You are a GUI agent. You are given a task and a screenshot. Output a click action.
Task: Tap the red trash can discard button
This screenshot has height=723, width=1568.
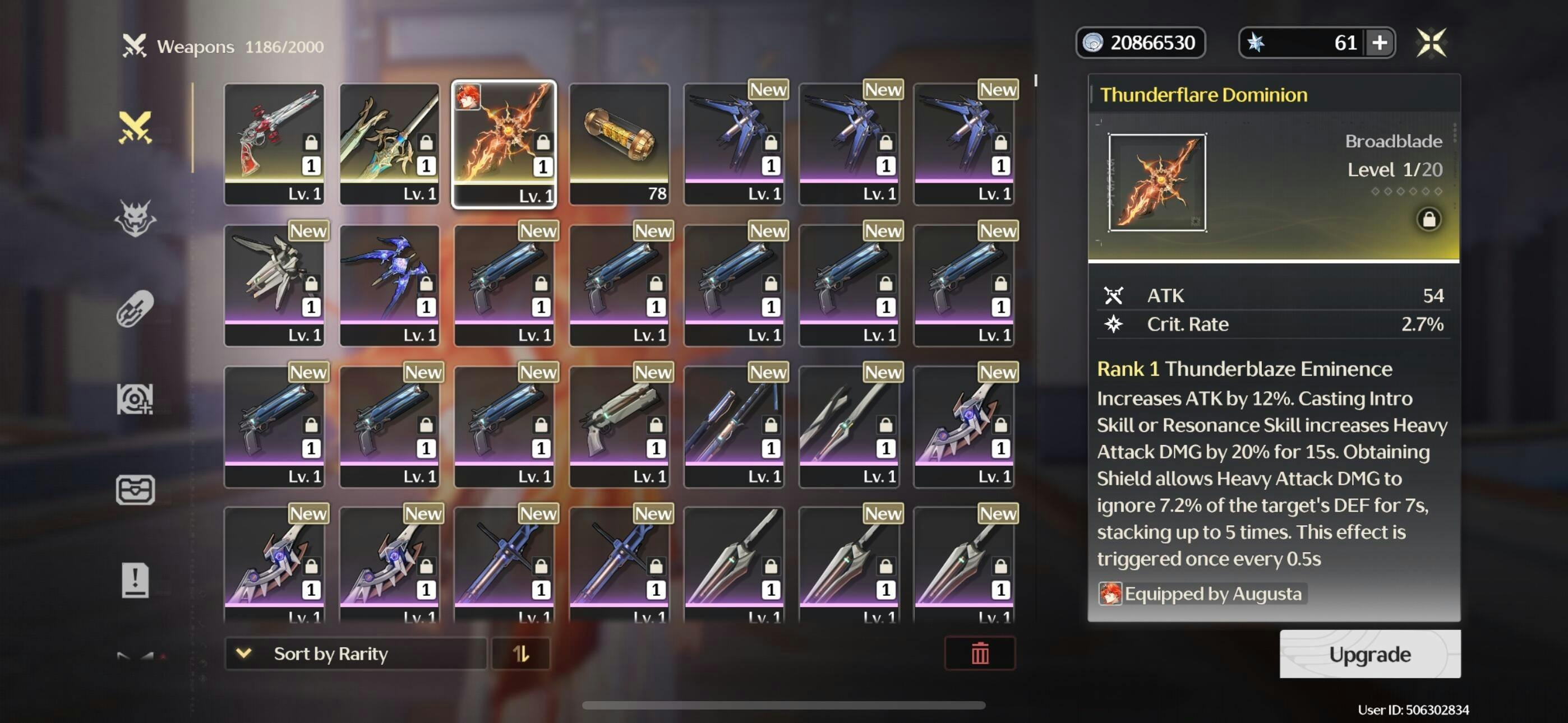(x=979, y=653)
